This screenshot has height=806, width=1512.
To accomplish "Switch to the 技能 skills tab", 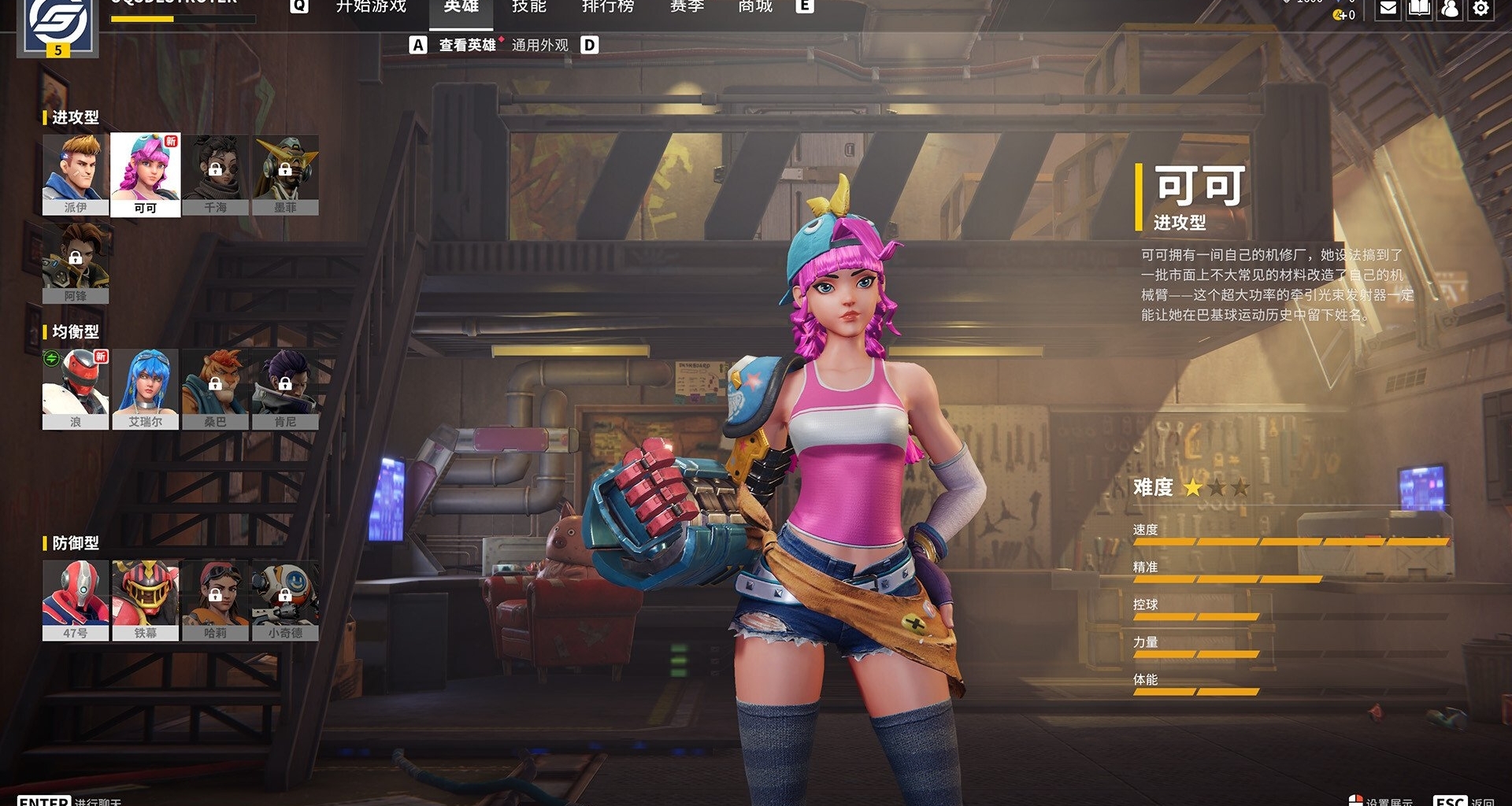I will pyautogui.click(x=528, y=7).
